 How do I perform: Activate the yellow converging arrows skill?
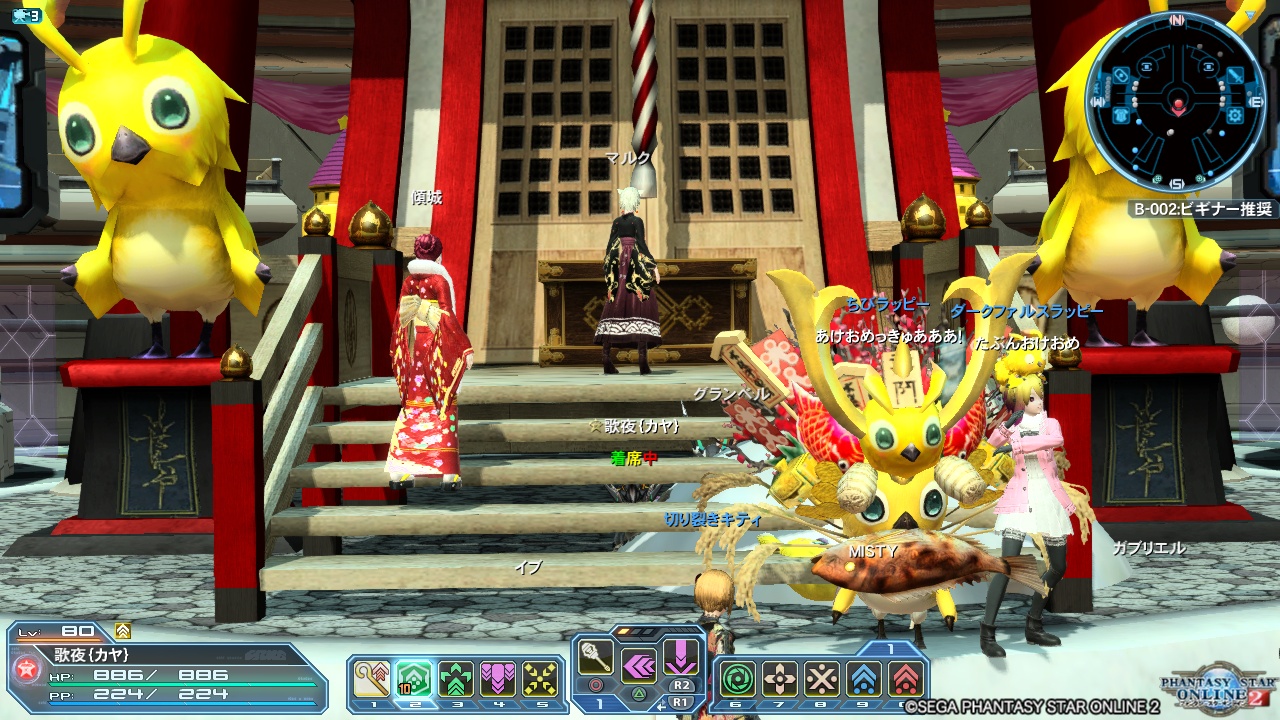[x=540, y=678]
